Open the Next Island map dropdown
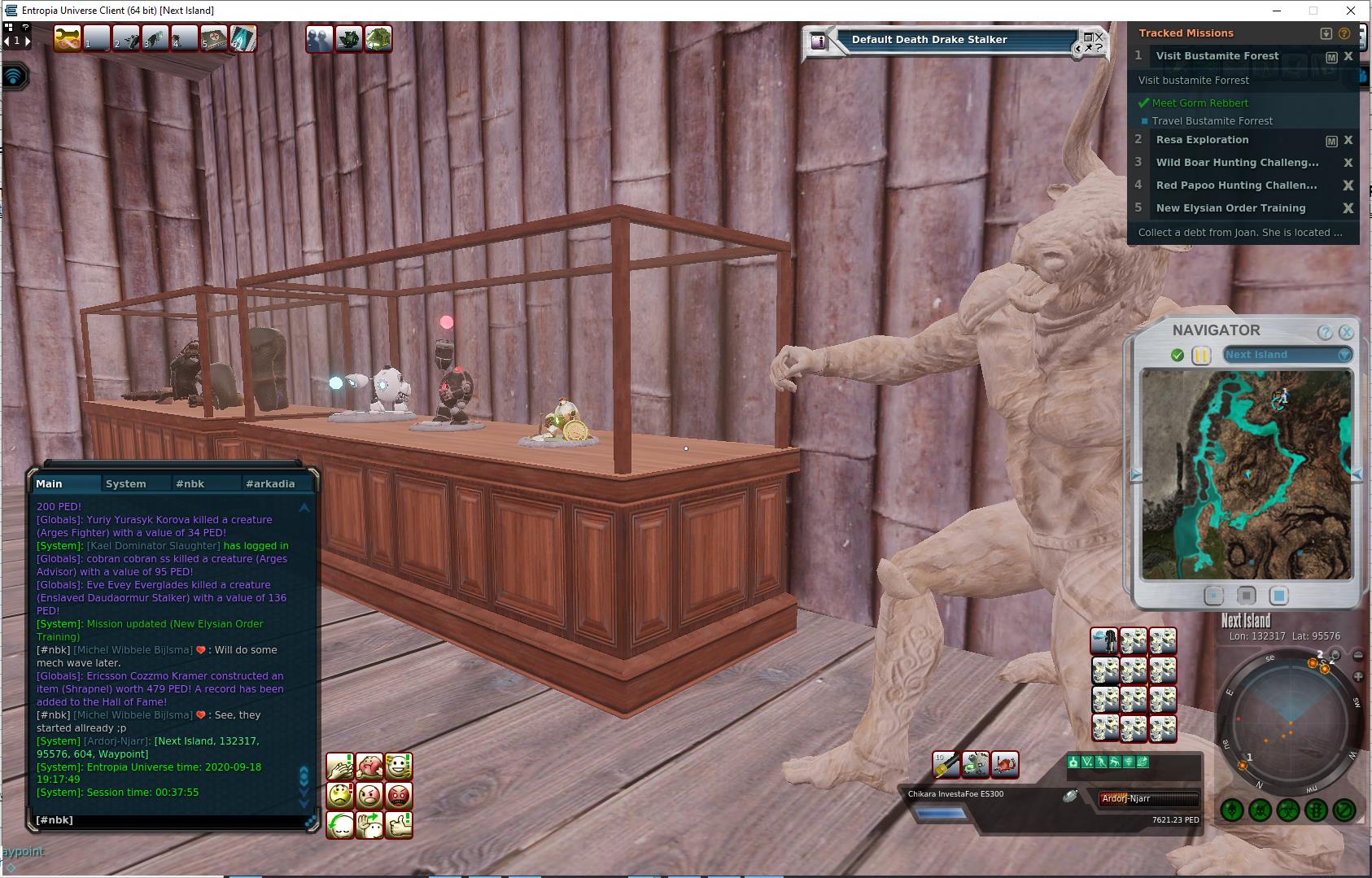The height and width of the screenshot is (878, 1372). 1344,355
